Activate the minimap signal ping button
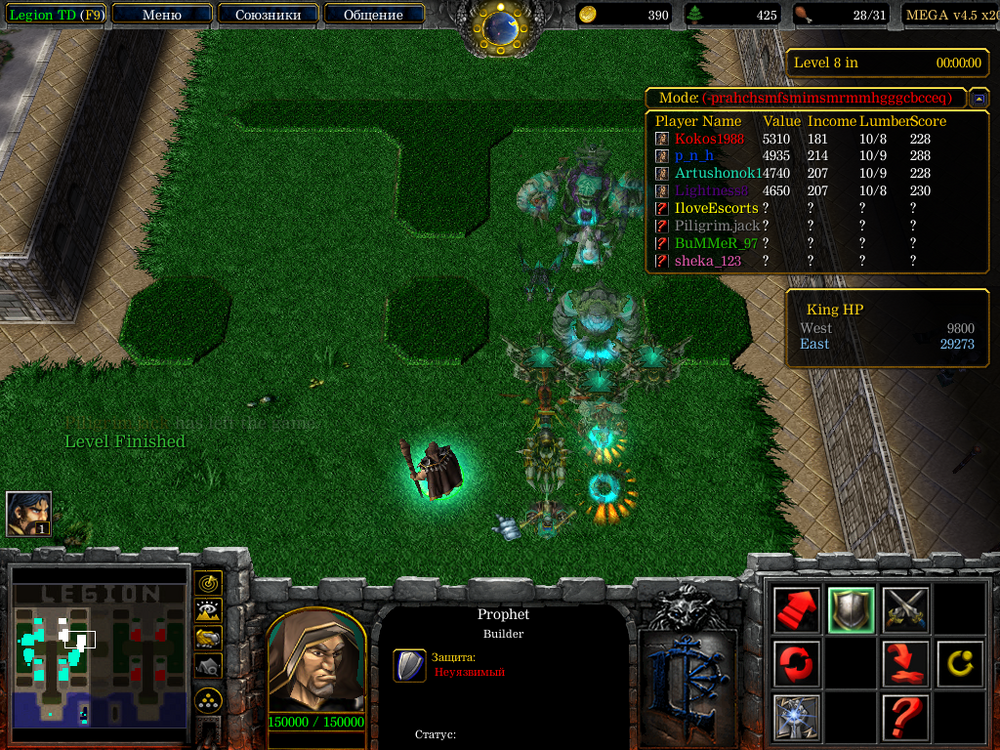The height and width of the screenshot is (750, 1000). point(208,582)
